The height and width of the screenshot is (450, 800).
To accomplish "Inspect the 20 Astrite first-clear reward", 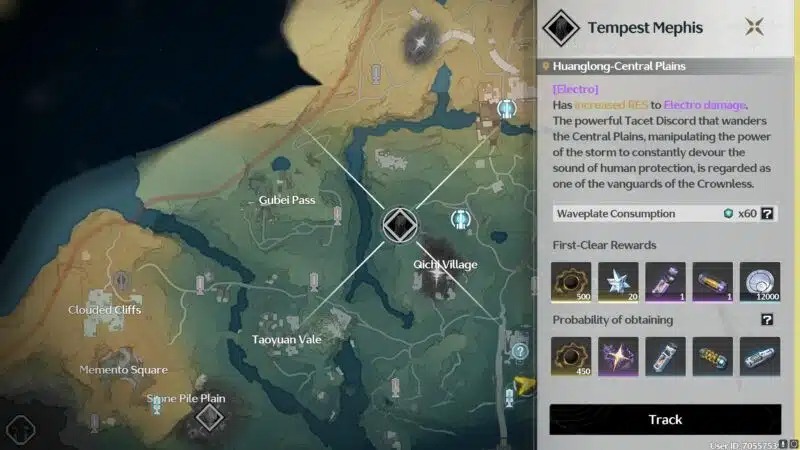I will click(x=617, y=282).
